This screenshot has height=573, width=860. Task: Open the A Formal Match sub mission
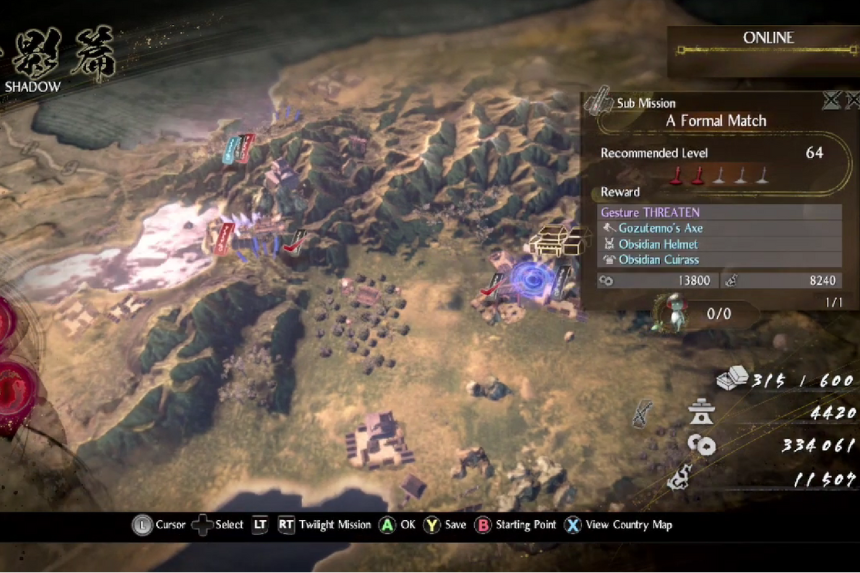[x=716, y=120]
